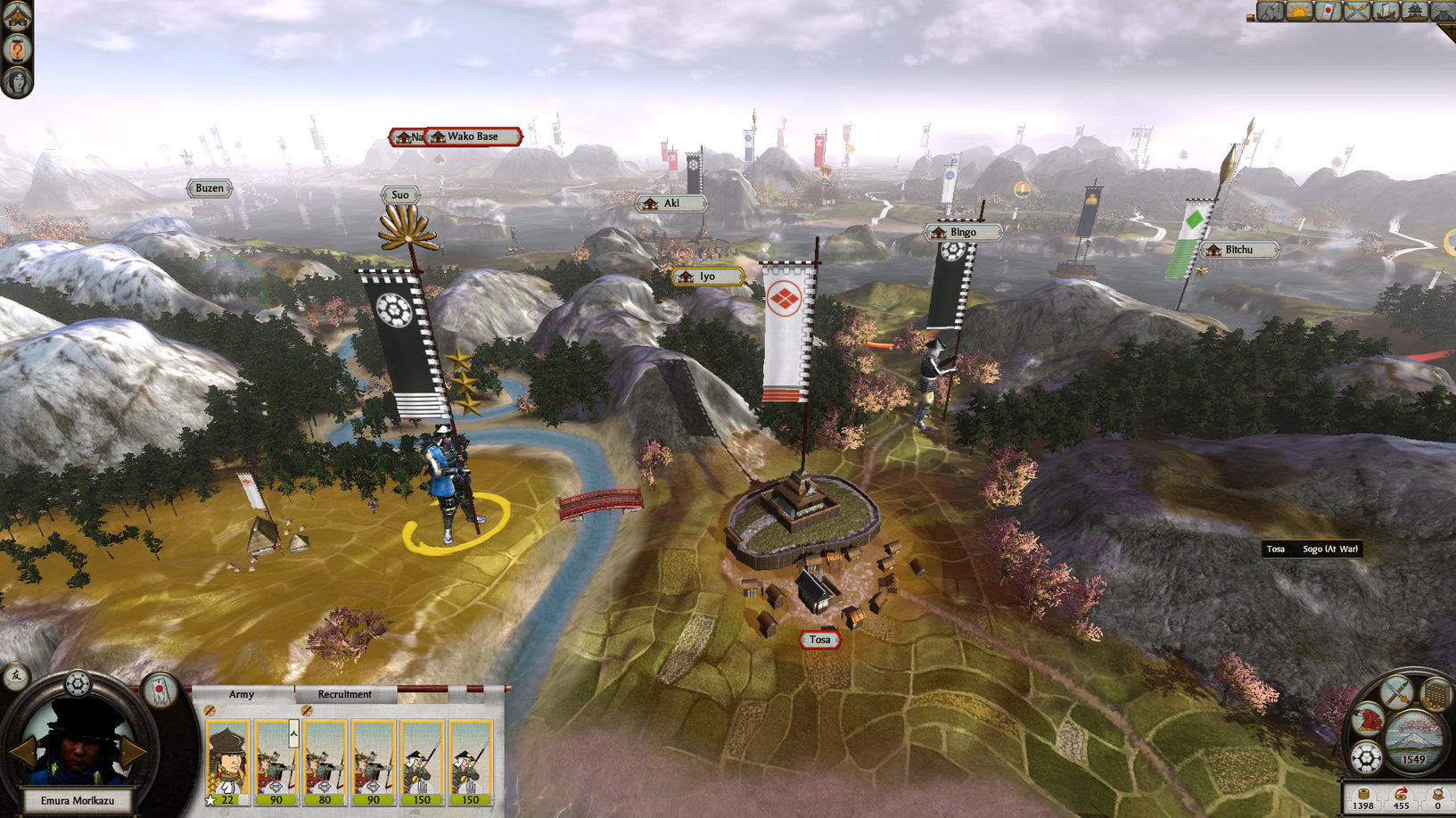Click the question-mark lantern advisor icon top left
Image resolution: width=1456 pixels, height=818 pixels.
17,48
